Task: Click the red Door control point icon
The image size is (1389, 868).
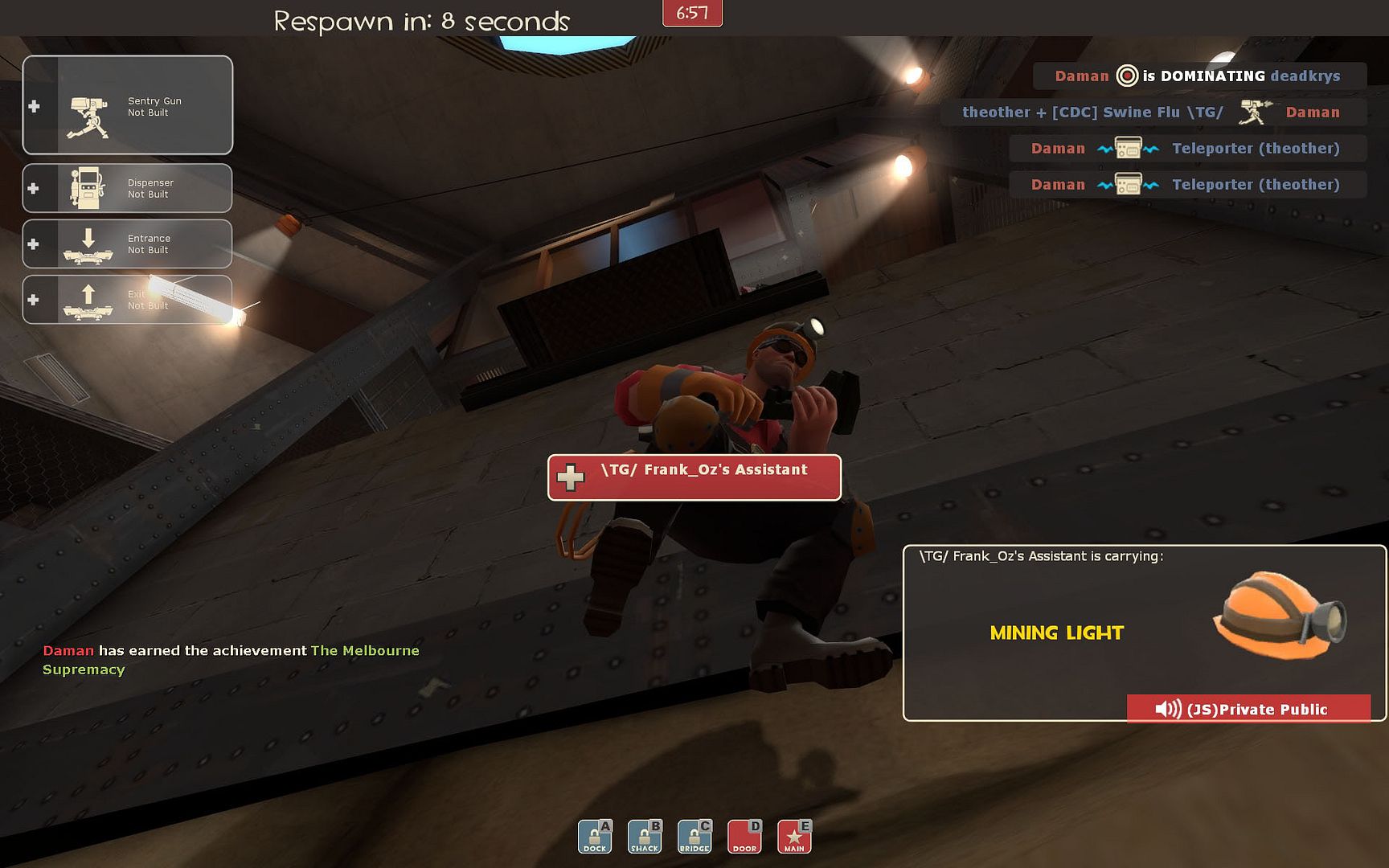Action: pyautogui.click(x=744, y=837)
